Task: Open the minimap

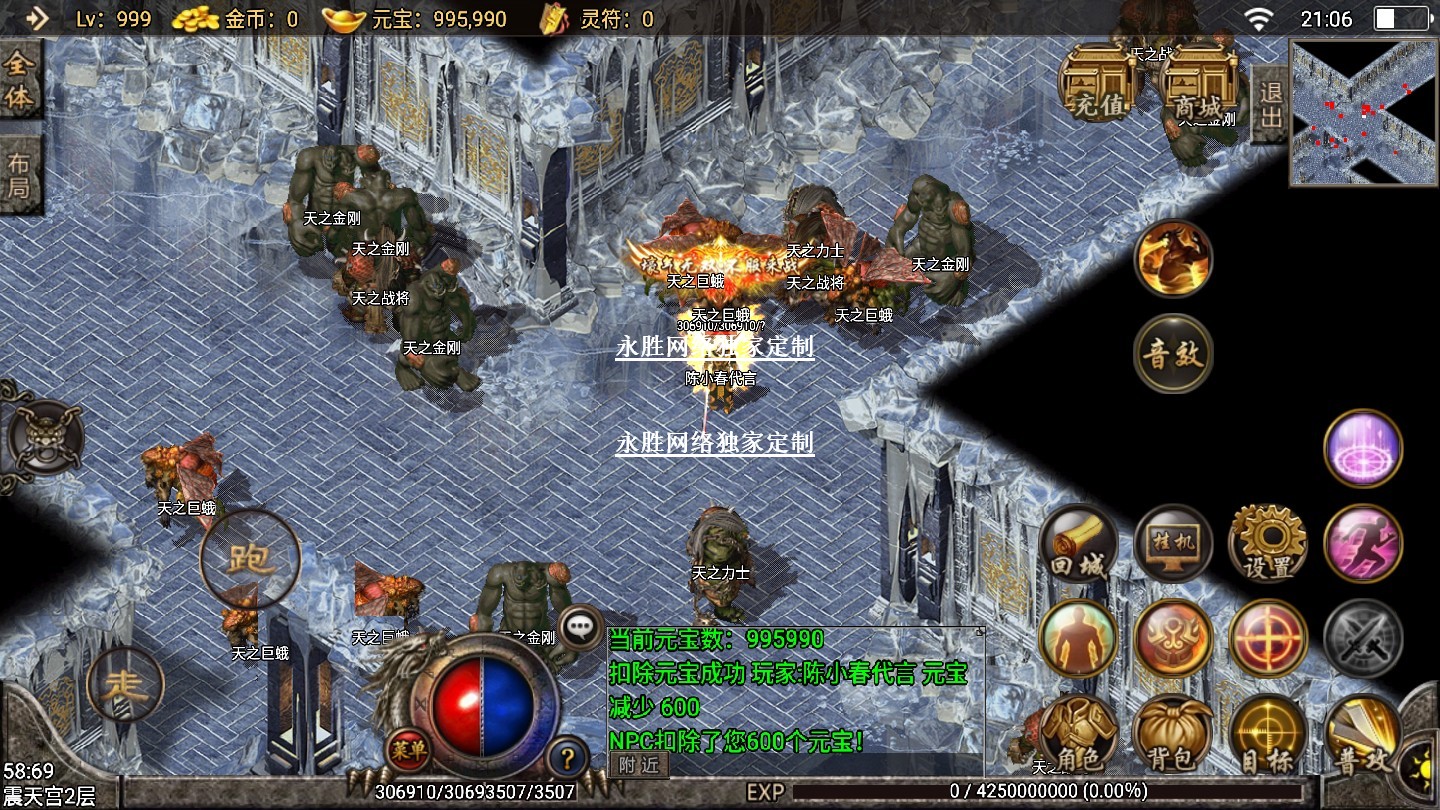Action: click(1363, 113)
